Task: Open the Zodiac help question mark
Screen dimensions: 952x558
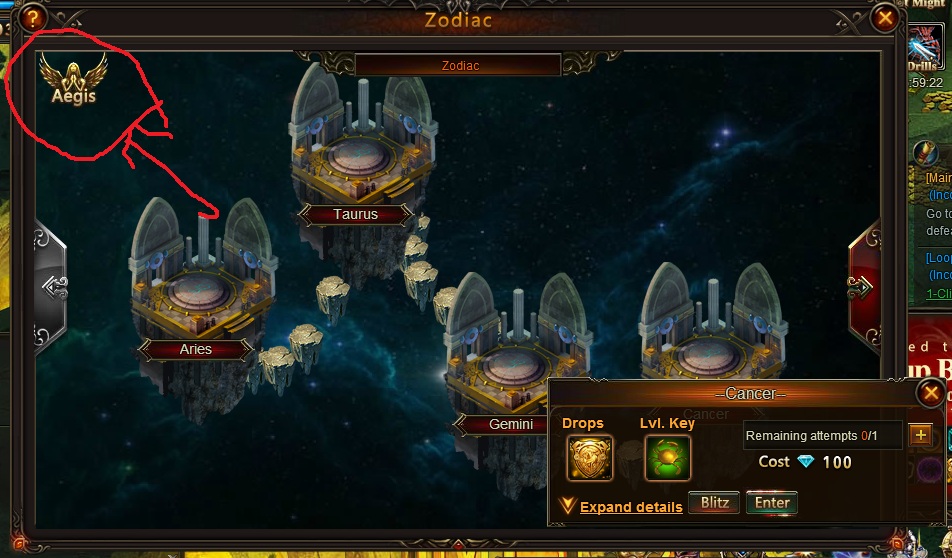Action: point(36,18)
